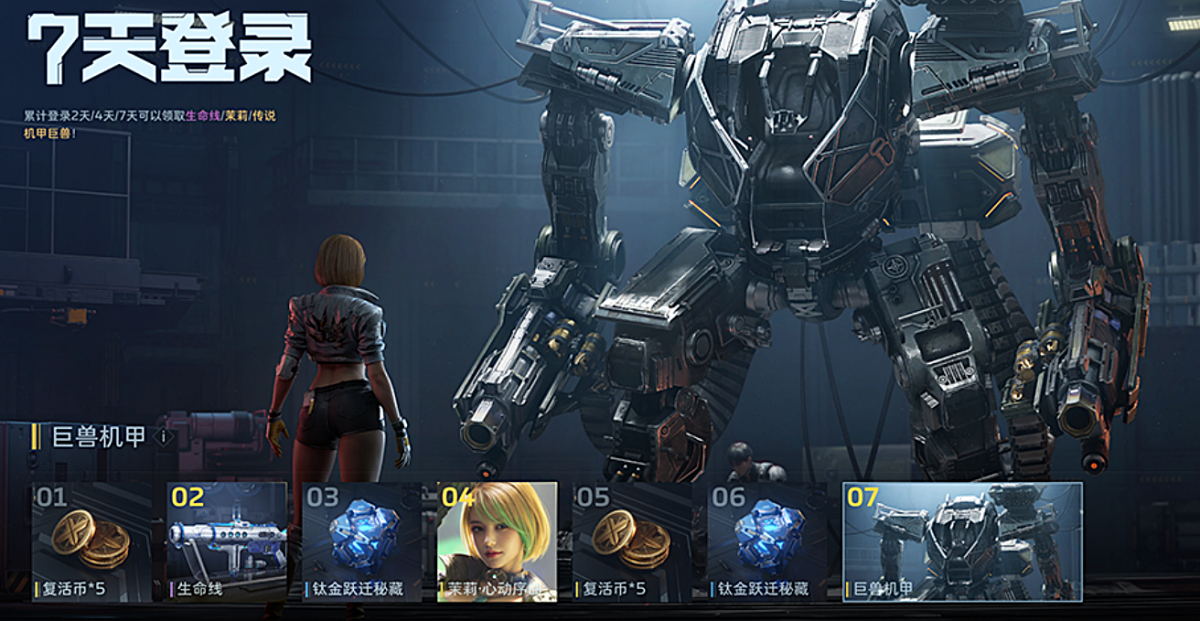Select the day 04 茉莉 character reward
This screenshot has width=1200, height=621.
coord(497,542)
